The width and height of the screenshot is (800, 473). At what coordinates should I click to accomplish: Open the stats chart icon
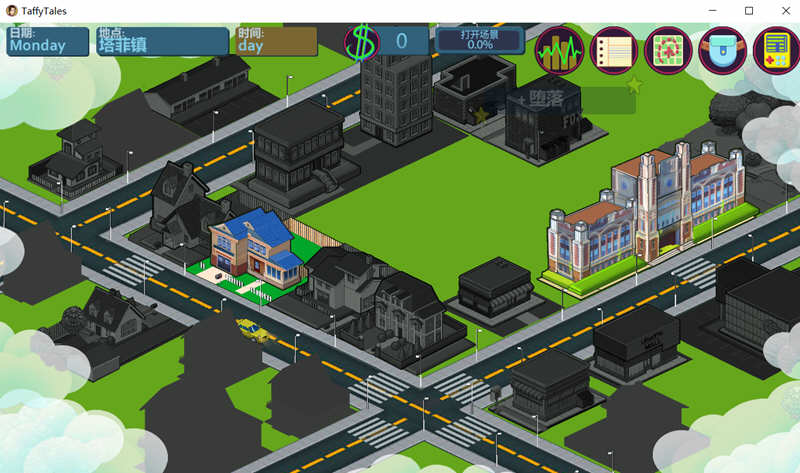pyautogui.click(x=560, y=50)
